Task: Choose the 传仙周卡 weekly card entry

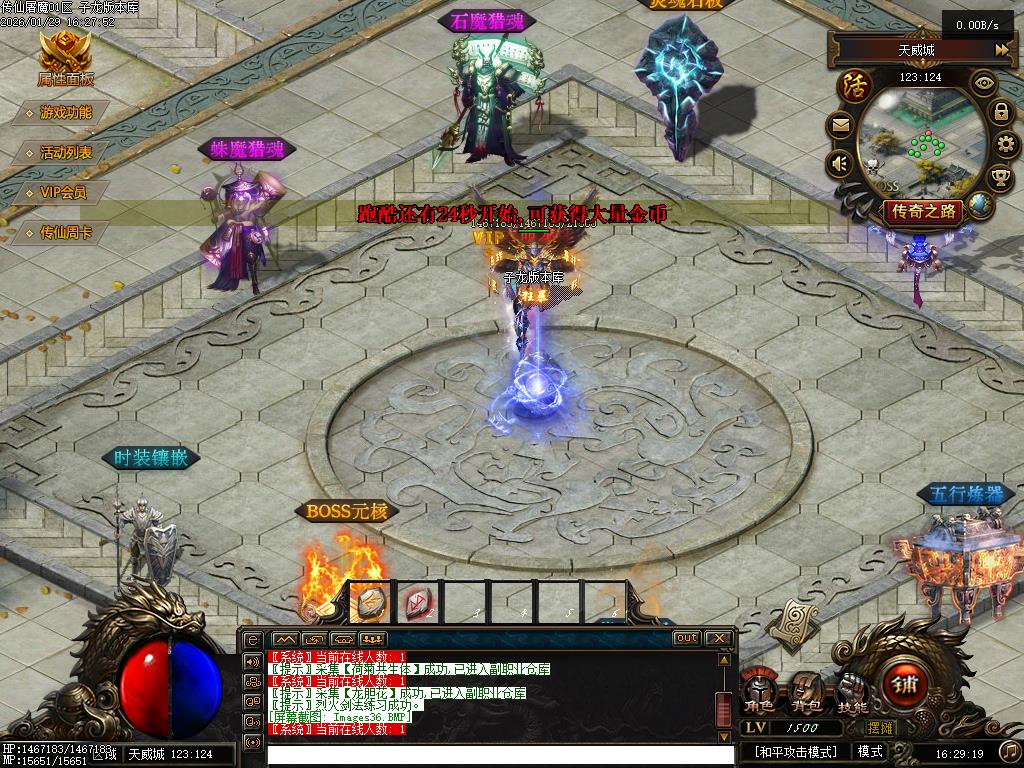Action: point(66,233)
